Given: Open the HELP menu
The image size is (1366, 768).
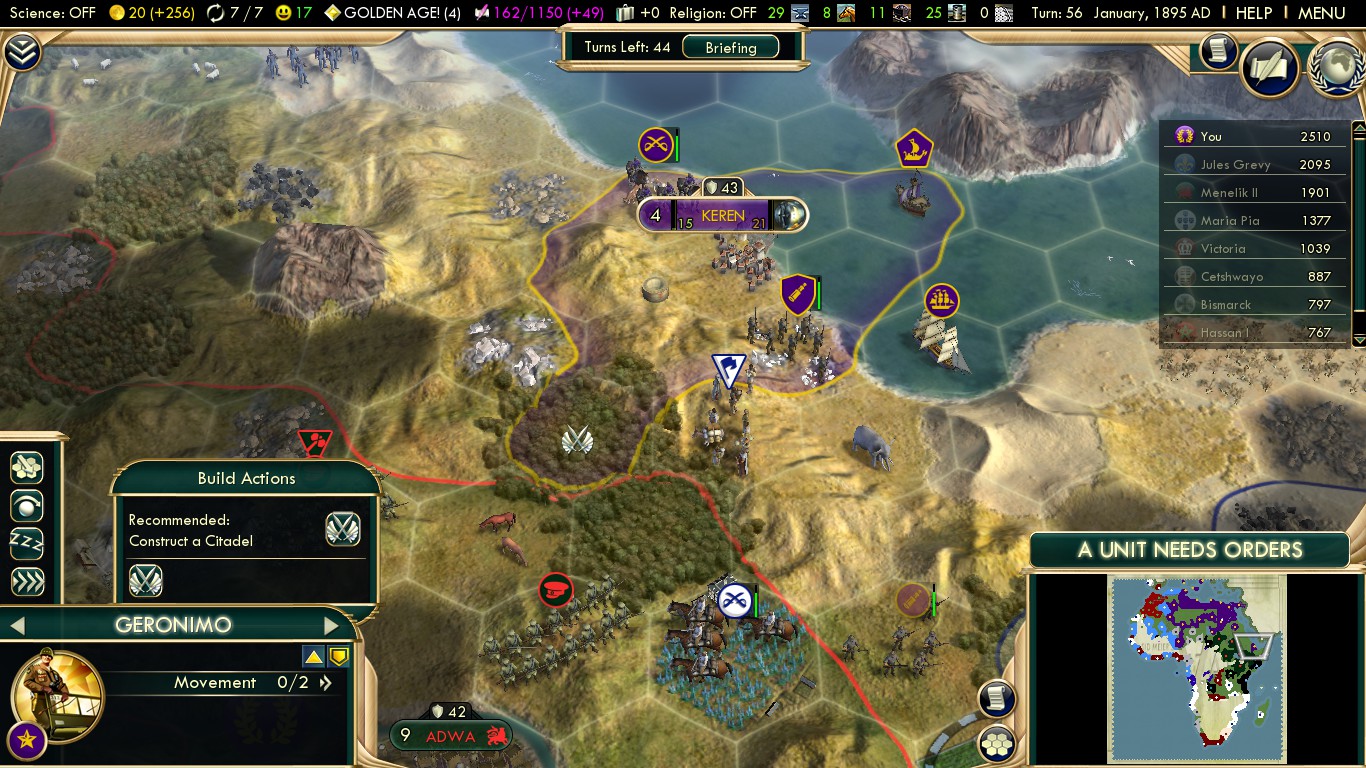Looking at the screenshot, I should click(1254, 13).
